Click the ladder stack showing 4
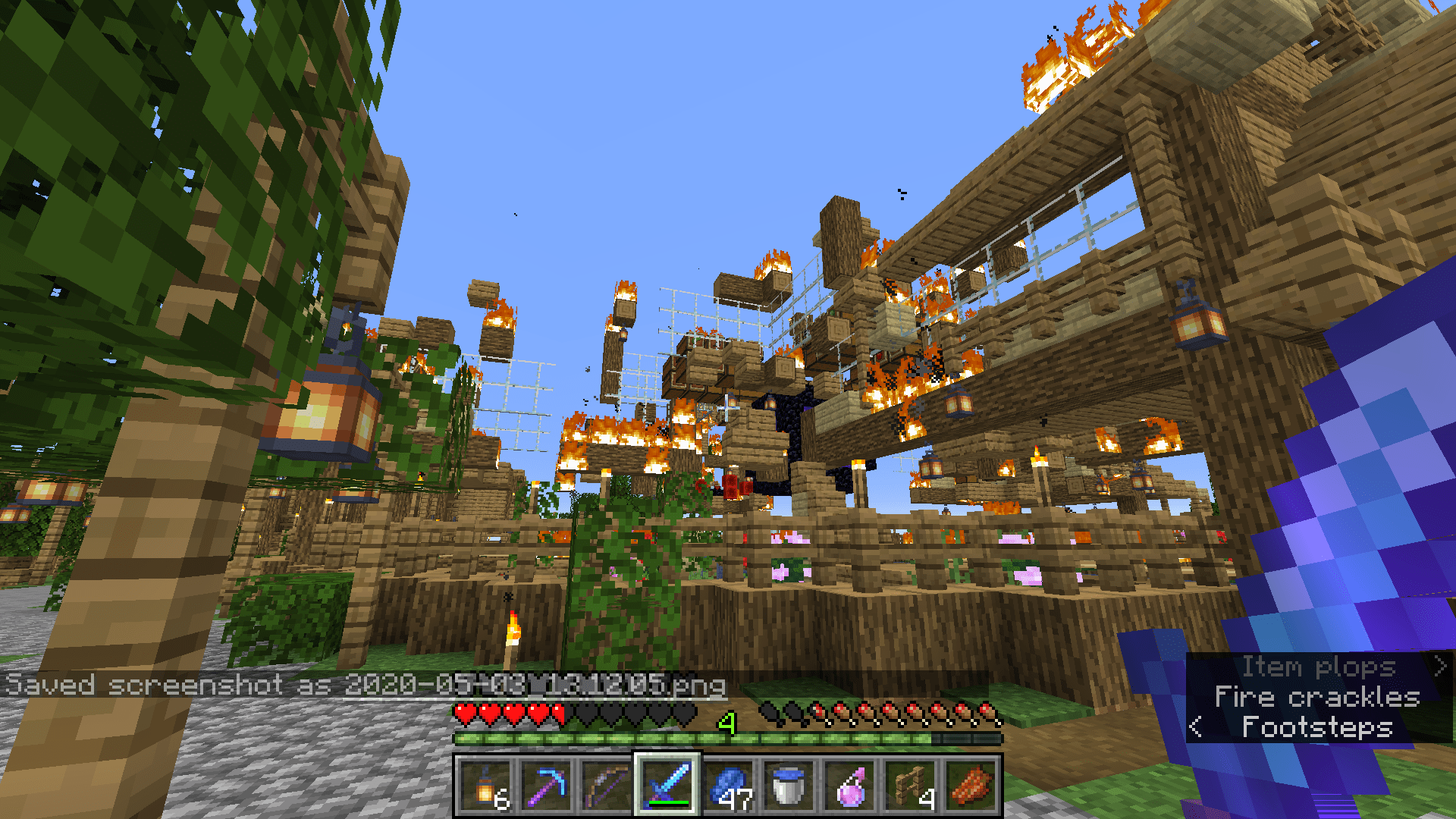 click(908, 790)
